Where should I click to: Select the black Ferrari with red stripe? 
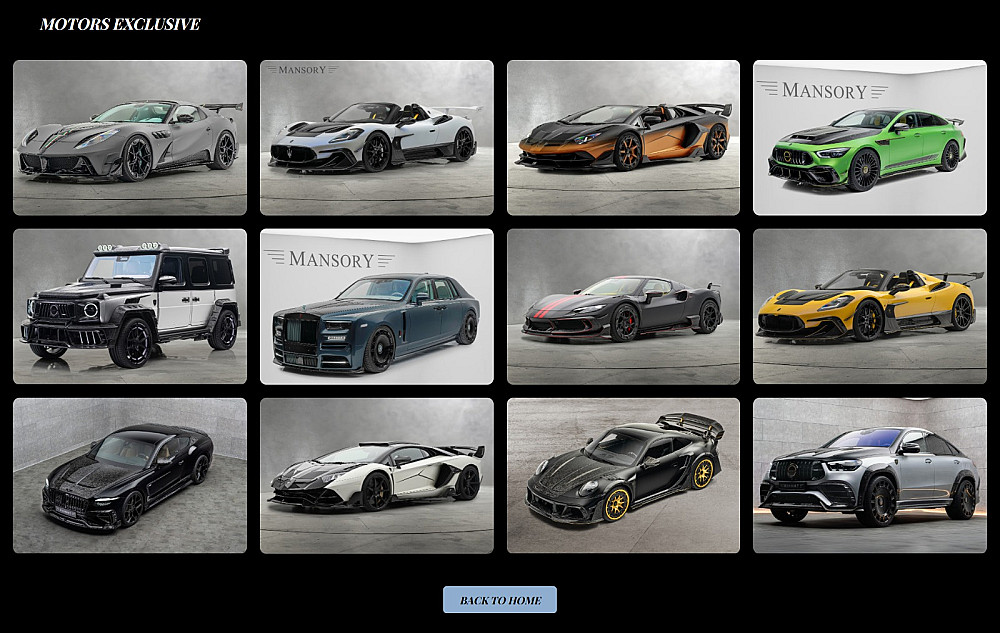pyautogui.click(x=623, y=307)
